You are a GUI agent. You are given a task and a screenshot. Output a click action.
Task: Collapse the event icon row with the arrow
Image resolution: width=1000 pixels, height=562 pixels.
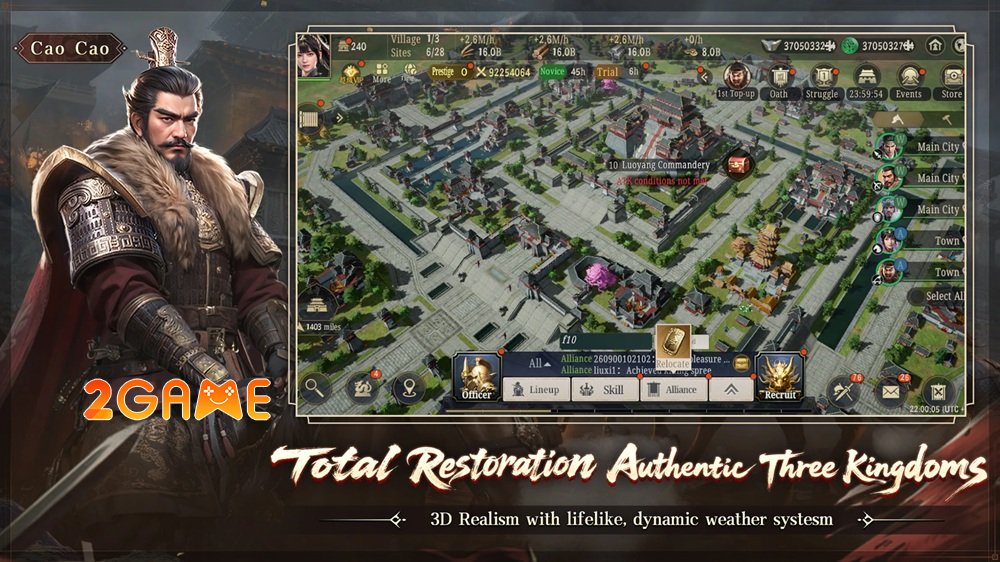point(705,76)
